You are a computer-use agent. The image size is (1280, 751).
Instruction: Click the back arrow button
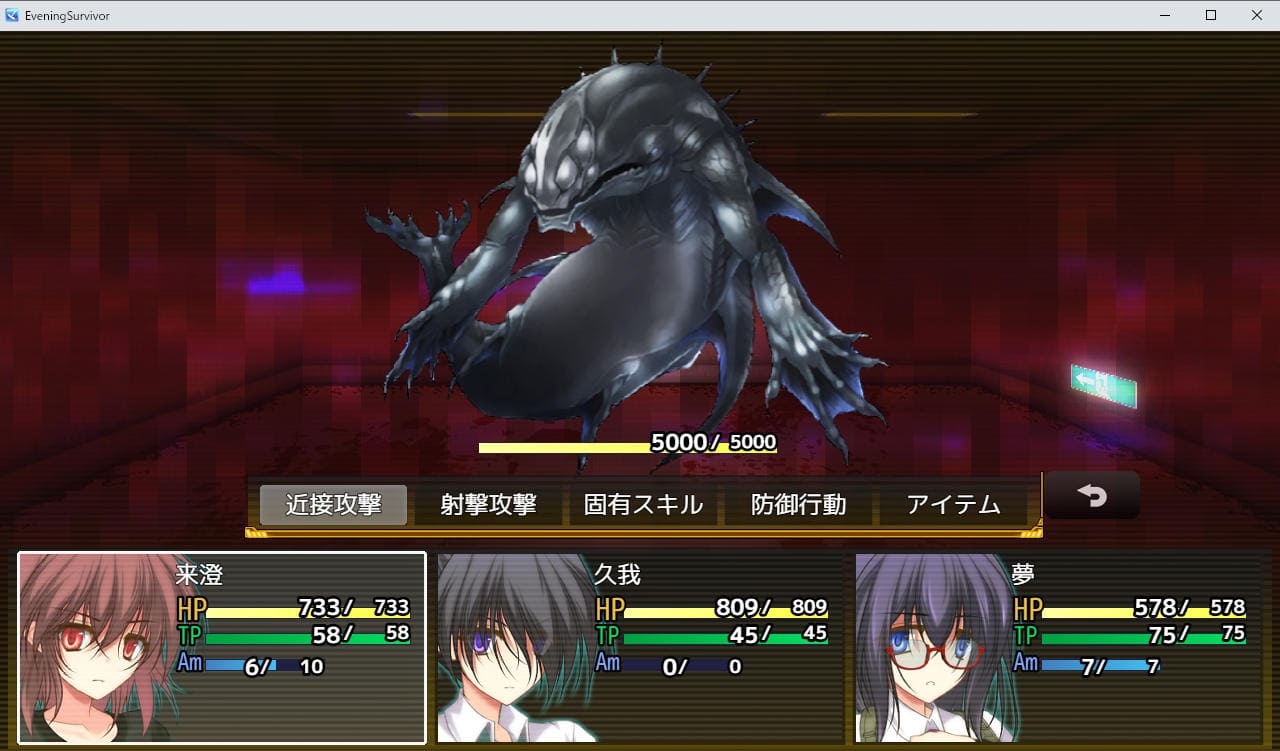point(1091,495)
